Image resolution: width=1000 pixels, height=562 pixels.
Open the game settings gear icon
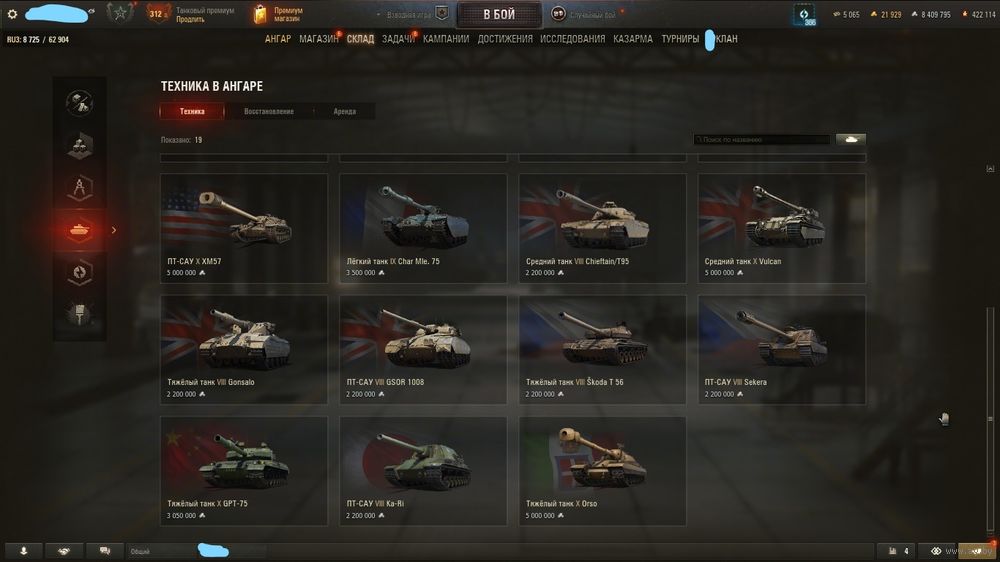12,14
